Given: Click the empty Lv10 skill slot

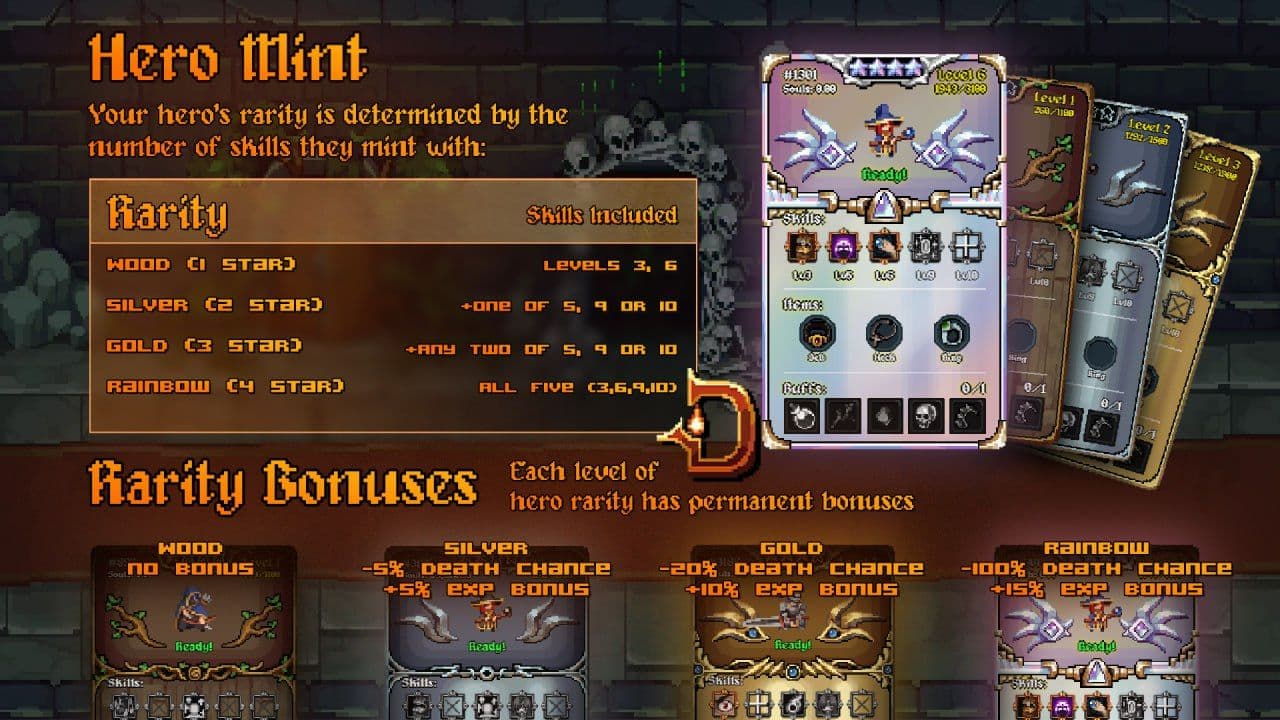Looking at the screenshot, I should point(965,248).
